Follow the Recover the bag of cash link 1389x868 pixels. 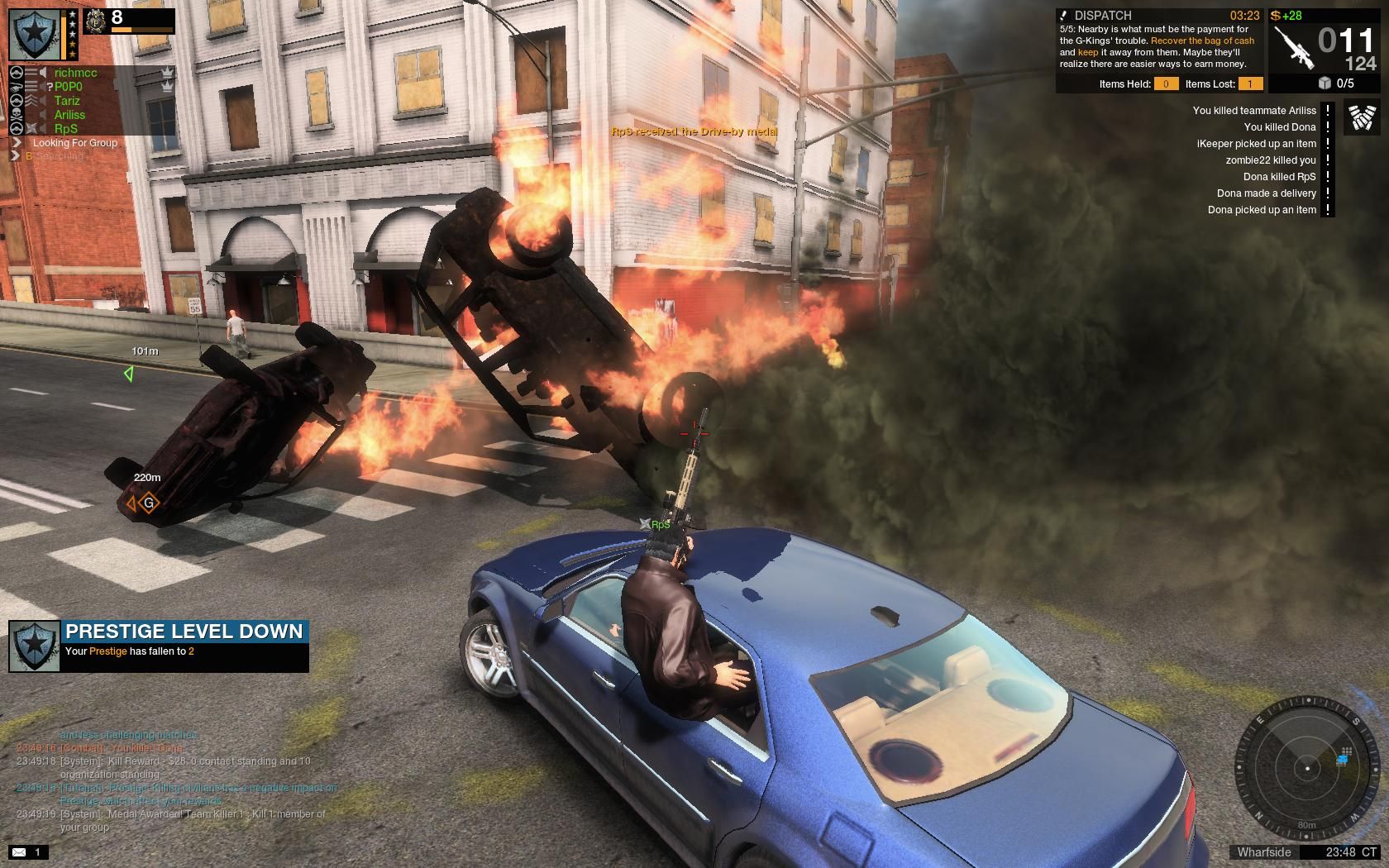(1201, 41)
